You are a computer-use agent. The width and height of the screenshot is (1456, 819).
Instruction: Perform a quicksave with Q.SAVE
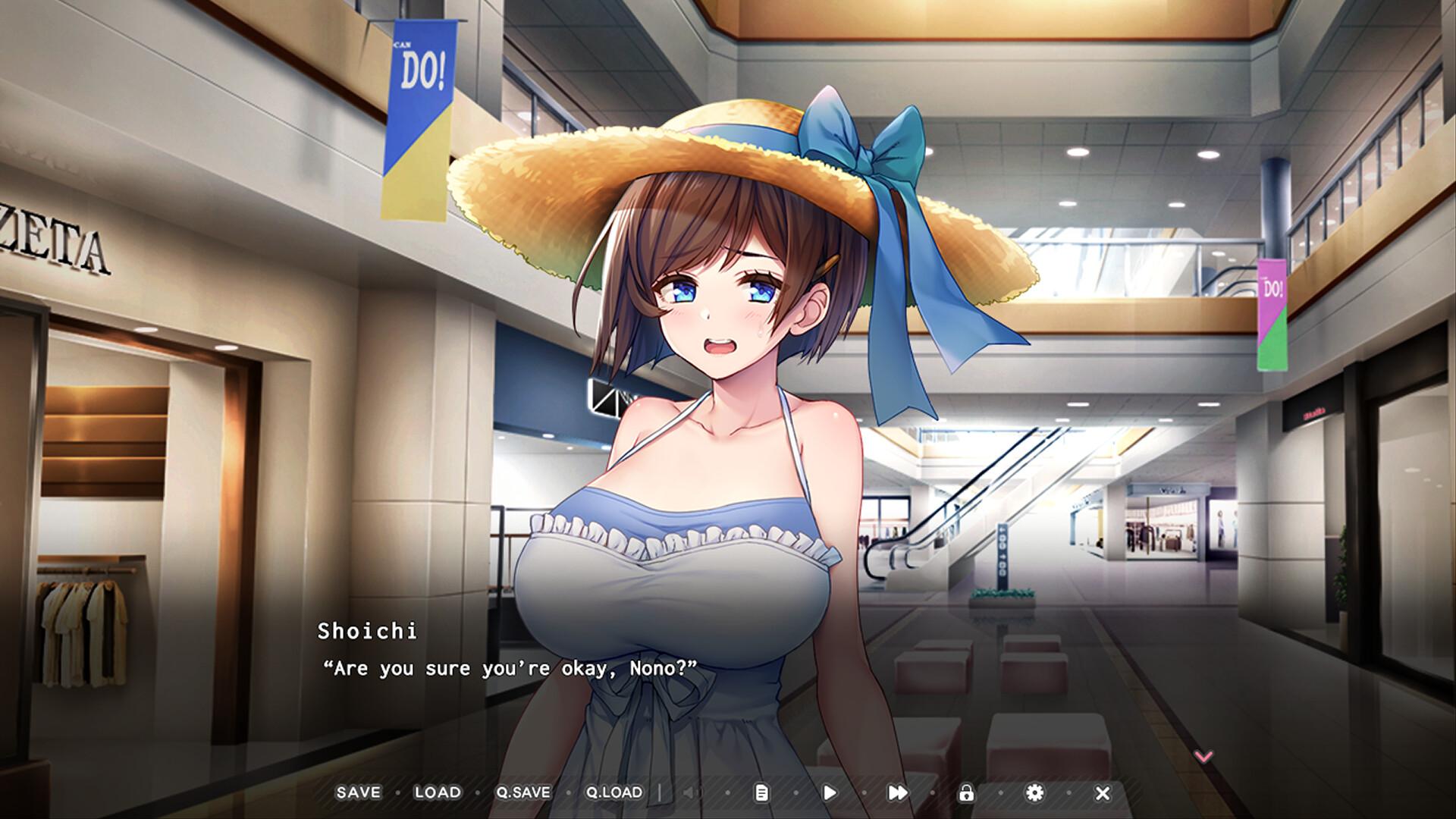point(525,792)
